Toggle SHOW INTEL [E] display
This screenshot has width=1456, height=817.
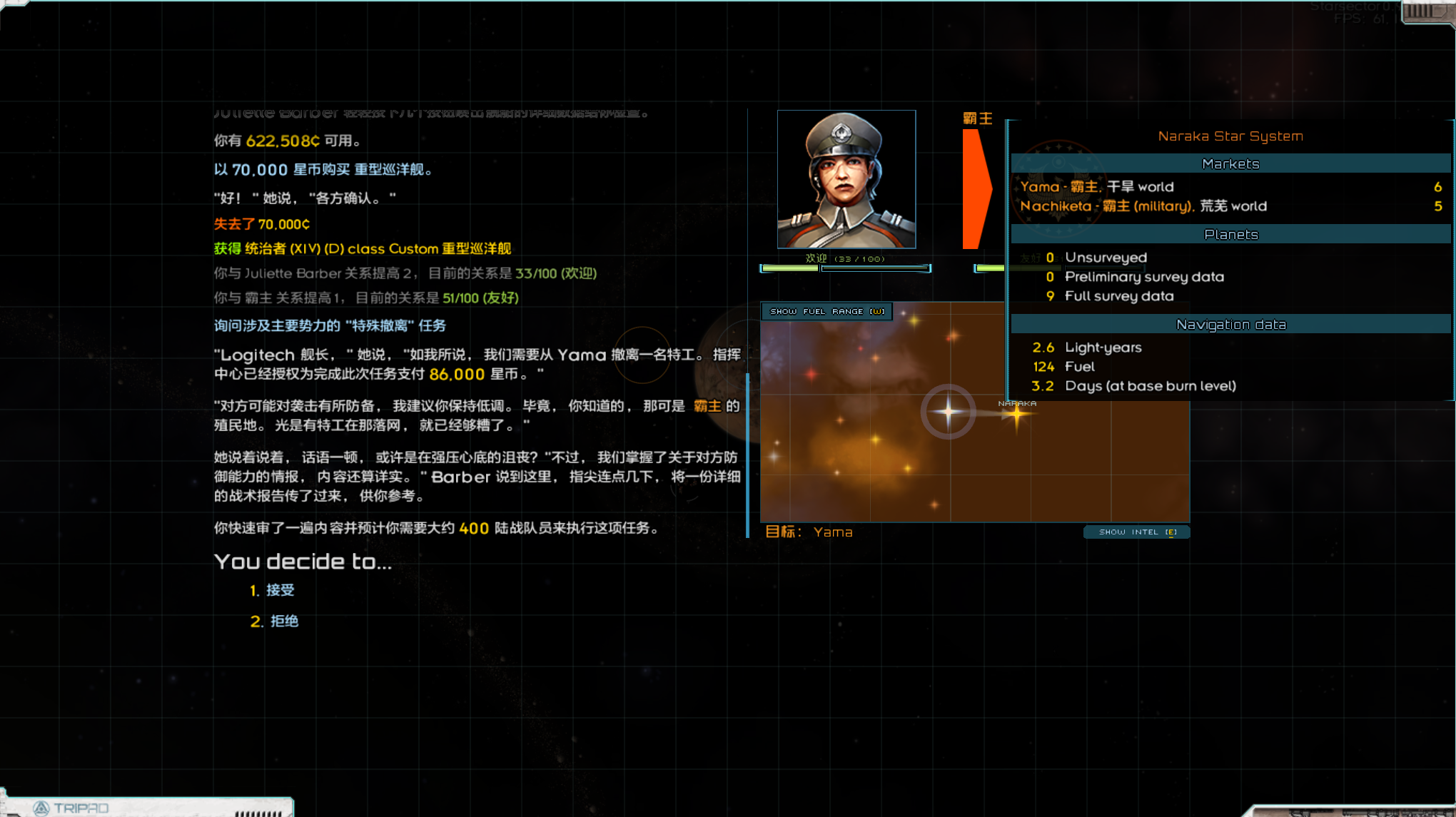click(1136, 532)
